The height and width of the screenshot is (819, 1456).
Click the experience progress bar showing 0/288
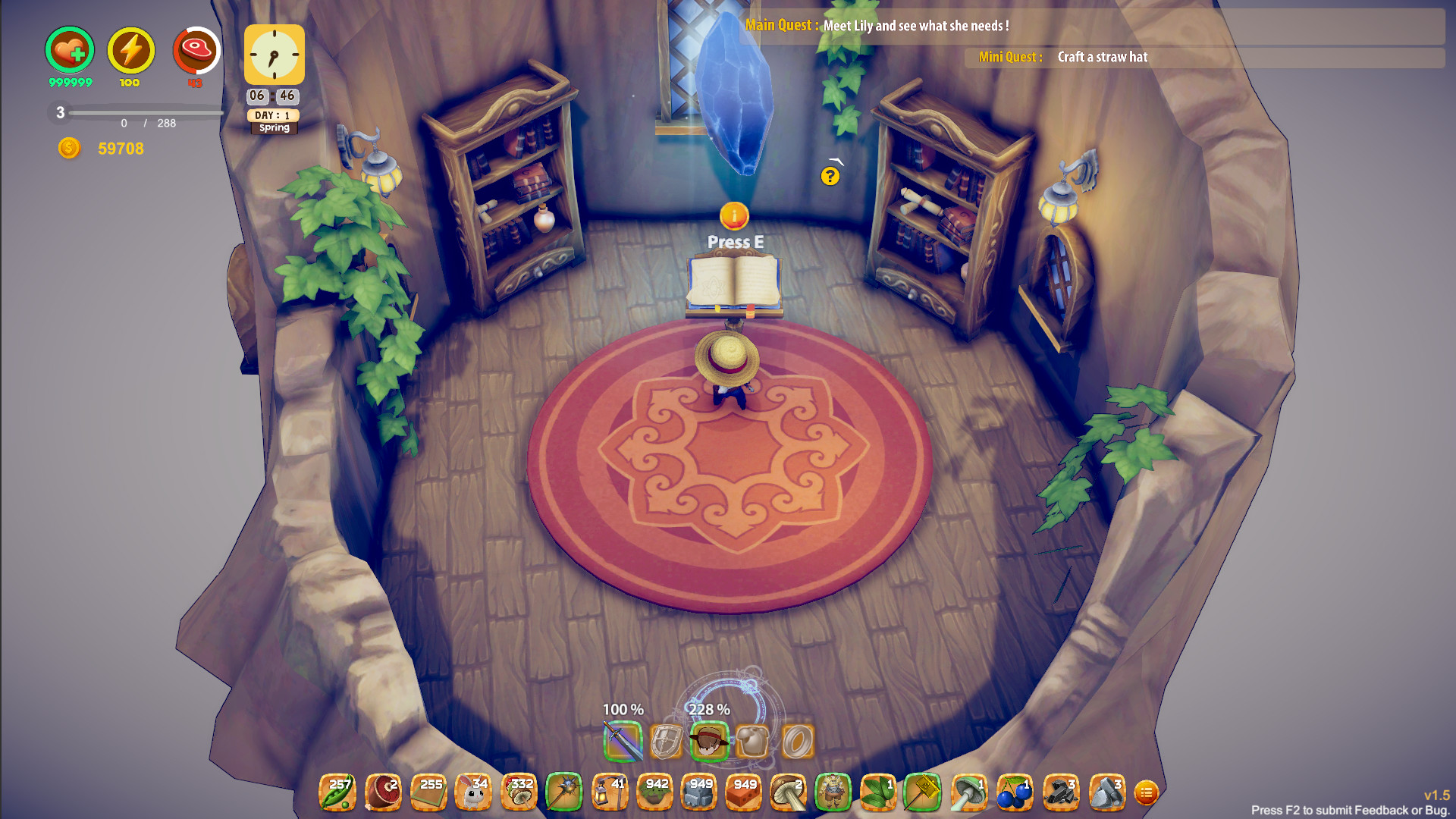click(144, 114)
